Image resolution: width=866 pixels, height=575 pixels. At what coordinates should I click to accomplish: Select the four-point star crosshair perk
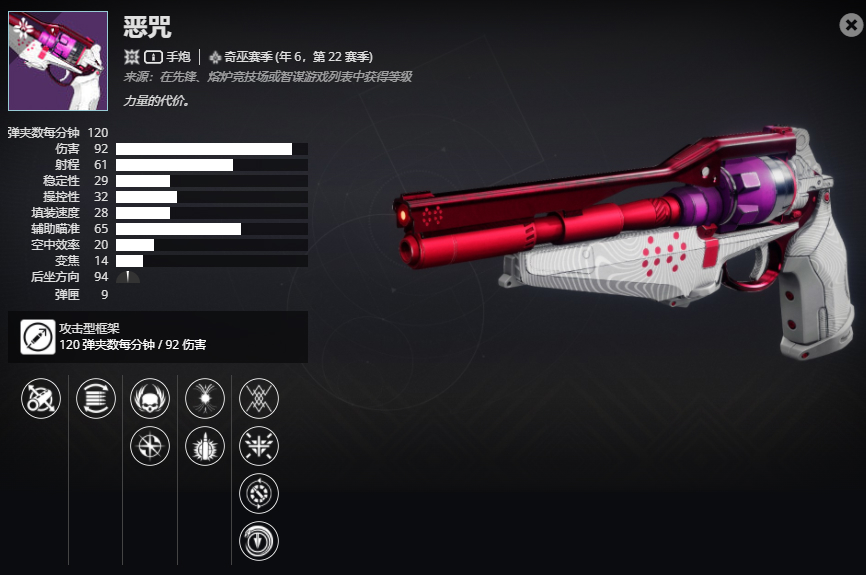[150, 446]
